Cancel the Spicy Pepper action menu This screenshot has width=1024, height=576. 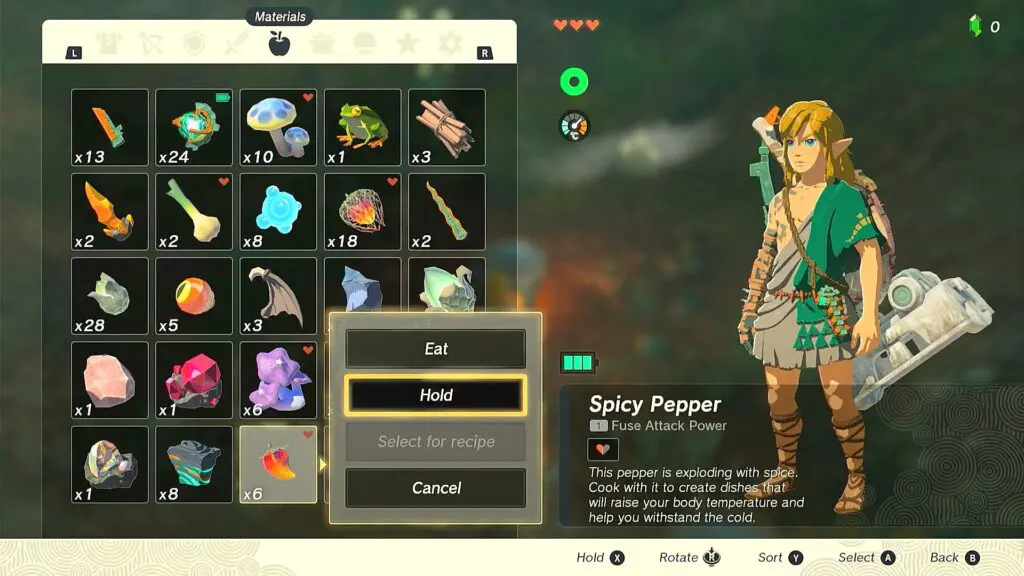(x=435, y=488)
